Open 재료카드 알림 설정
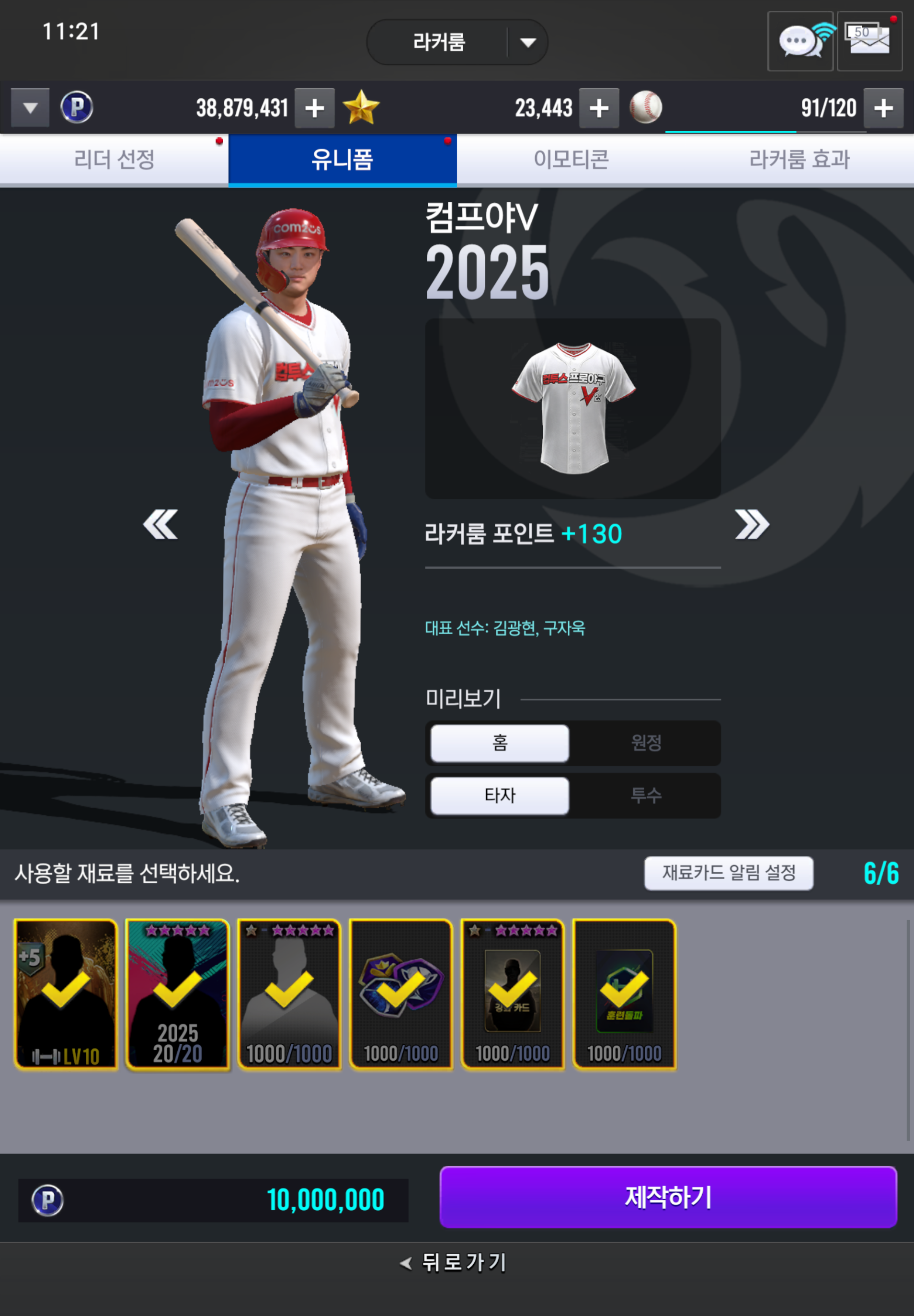The width and height of the screenshot is (914, 1316). [729, 873]
